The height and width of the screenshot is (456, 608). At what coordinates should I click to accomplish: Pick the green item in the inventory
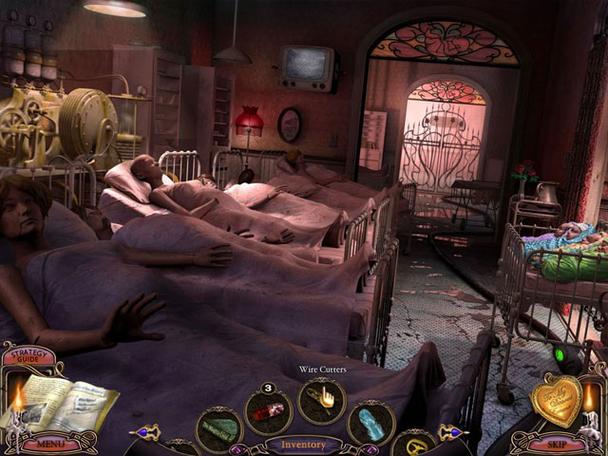[219, 426]
